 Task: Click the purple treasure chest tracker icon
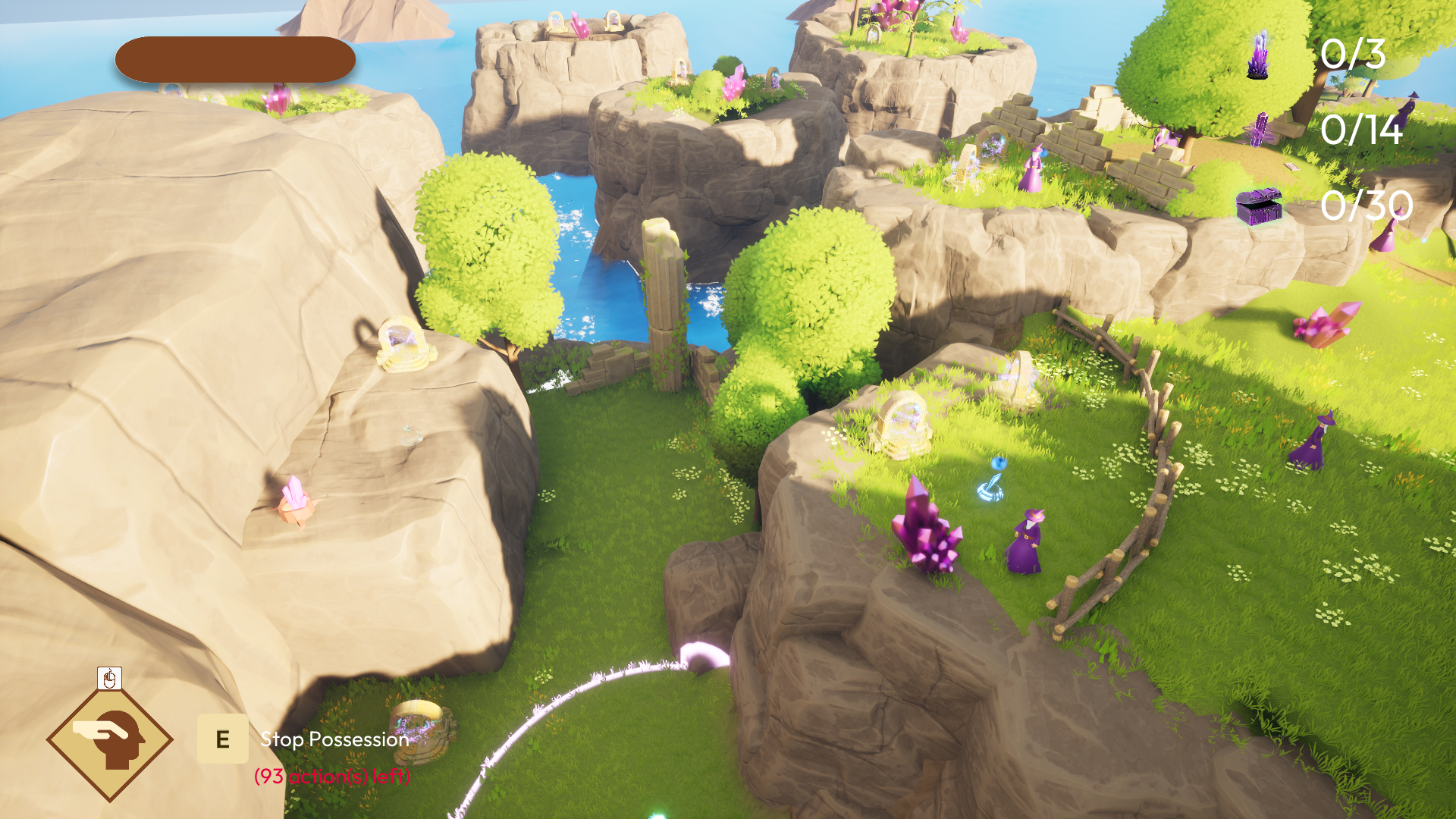pyautogui.click(x=1259, y=206)
